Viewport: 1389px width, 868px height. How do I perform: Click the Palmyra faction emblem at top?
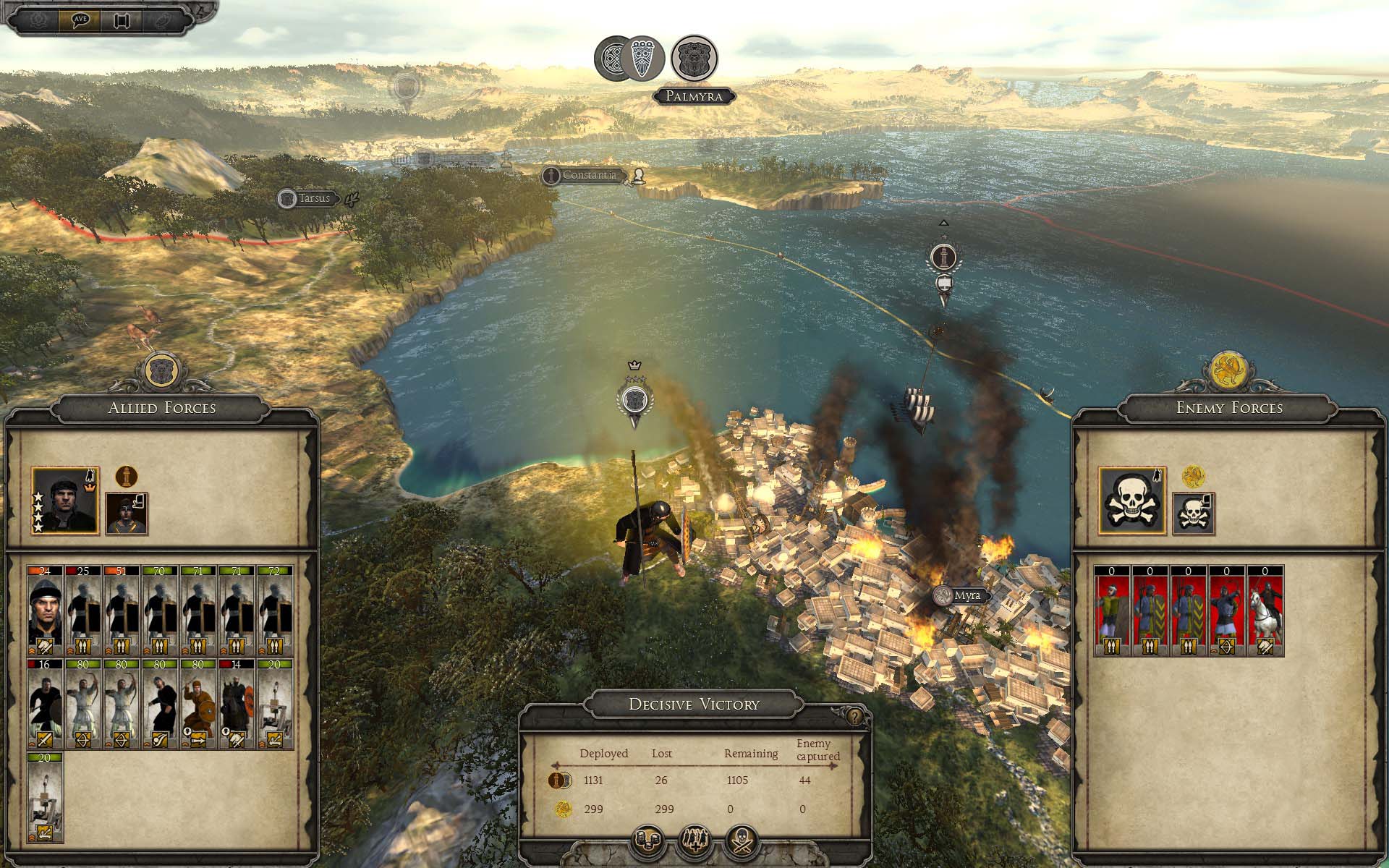(x=694, y=59)
